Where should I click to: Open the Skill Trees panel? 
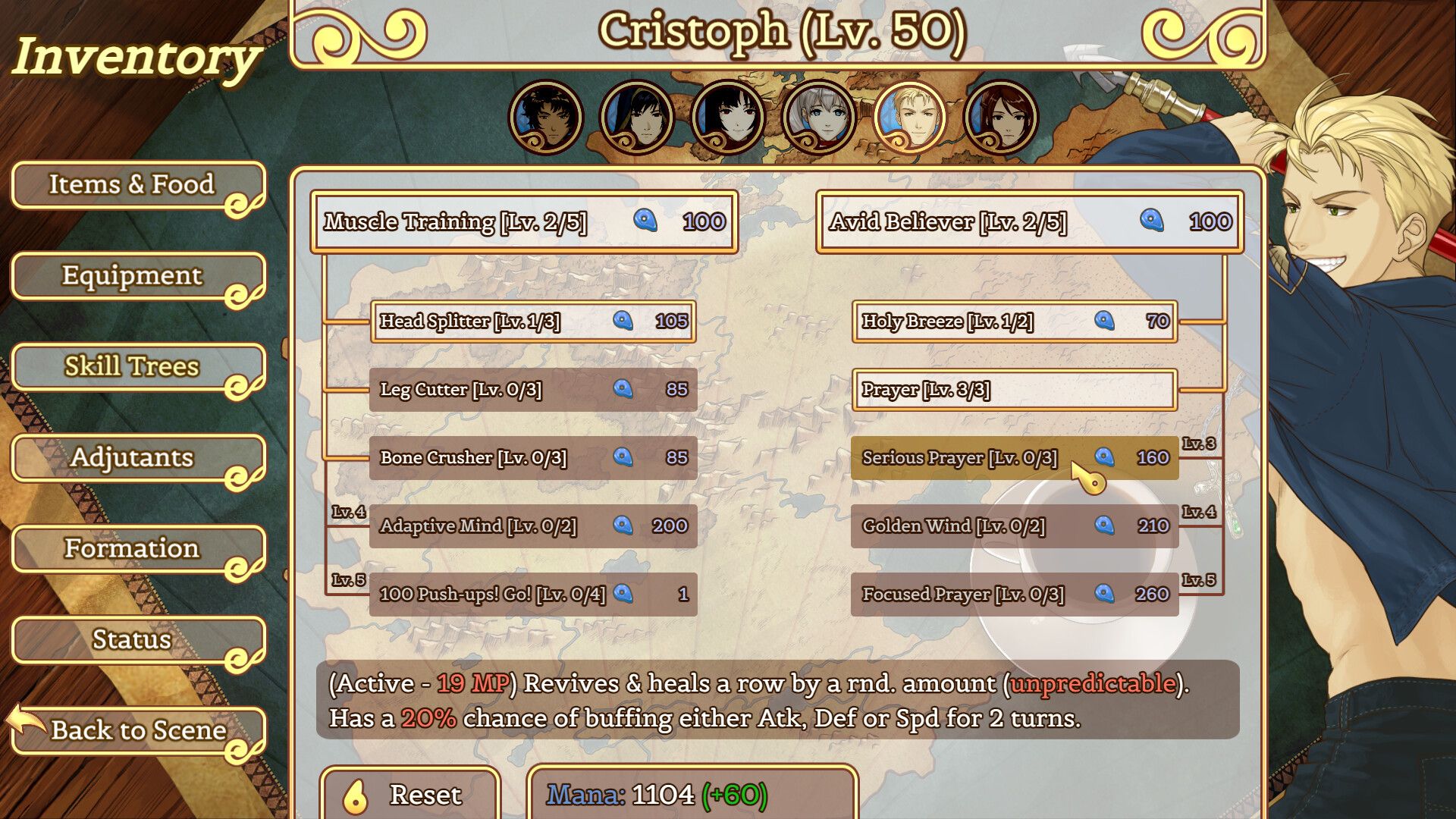132,367
